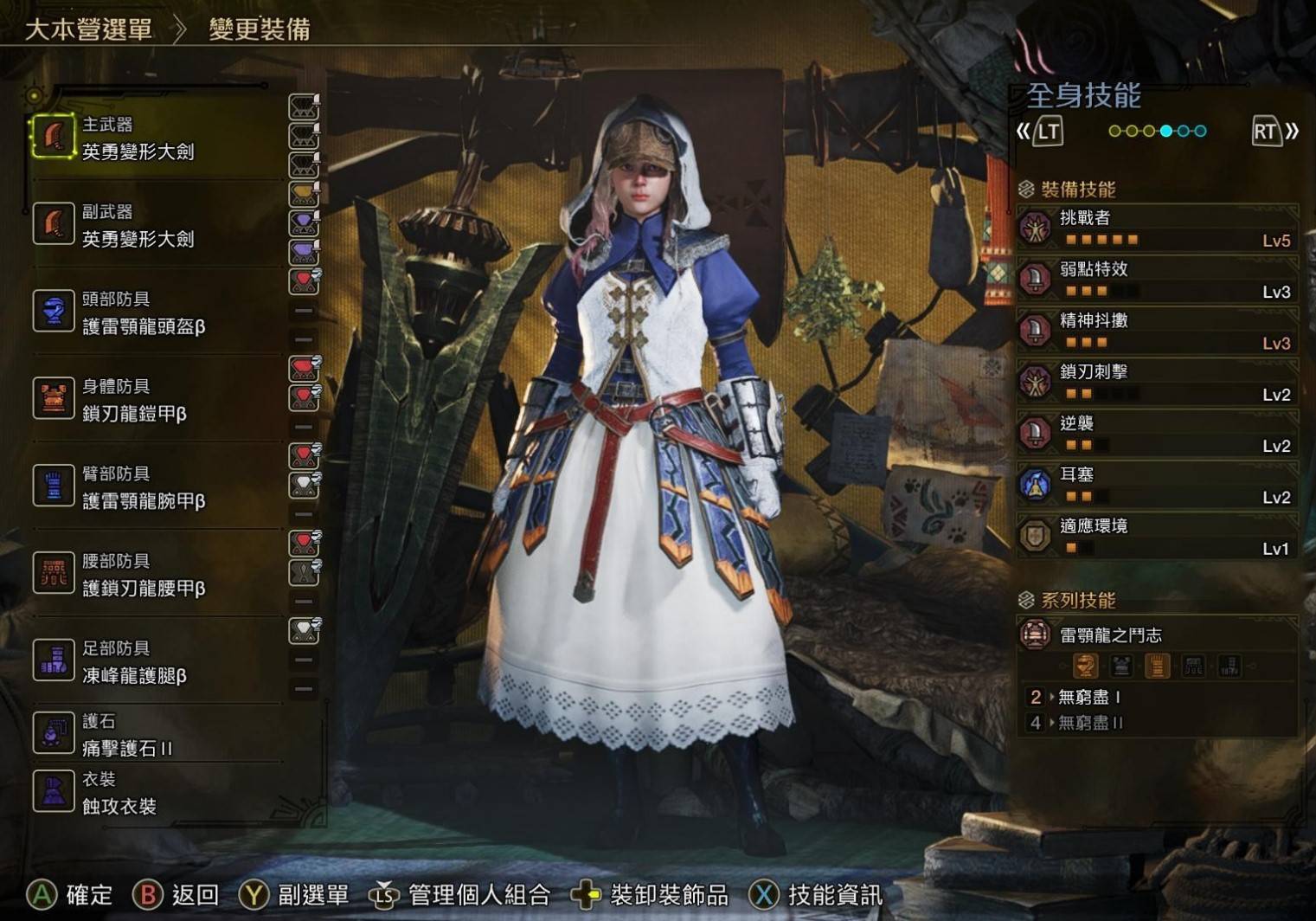Select the 精神抖擻 skill row
Image resolution: width=1316 pixels, height=921 pixels.
click(x=1157, y=331)
